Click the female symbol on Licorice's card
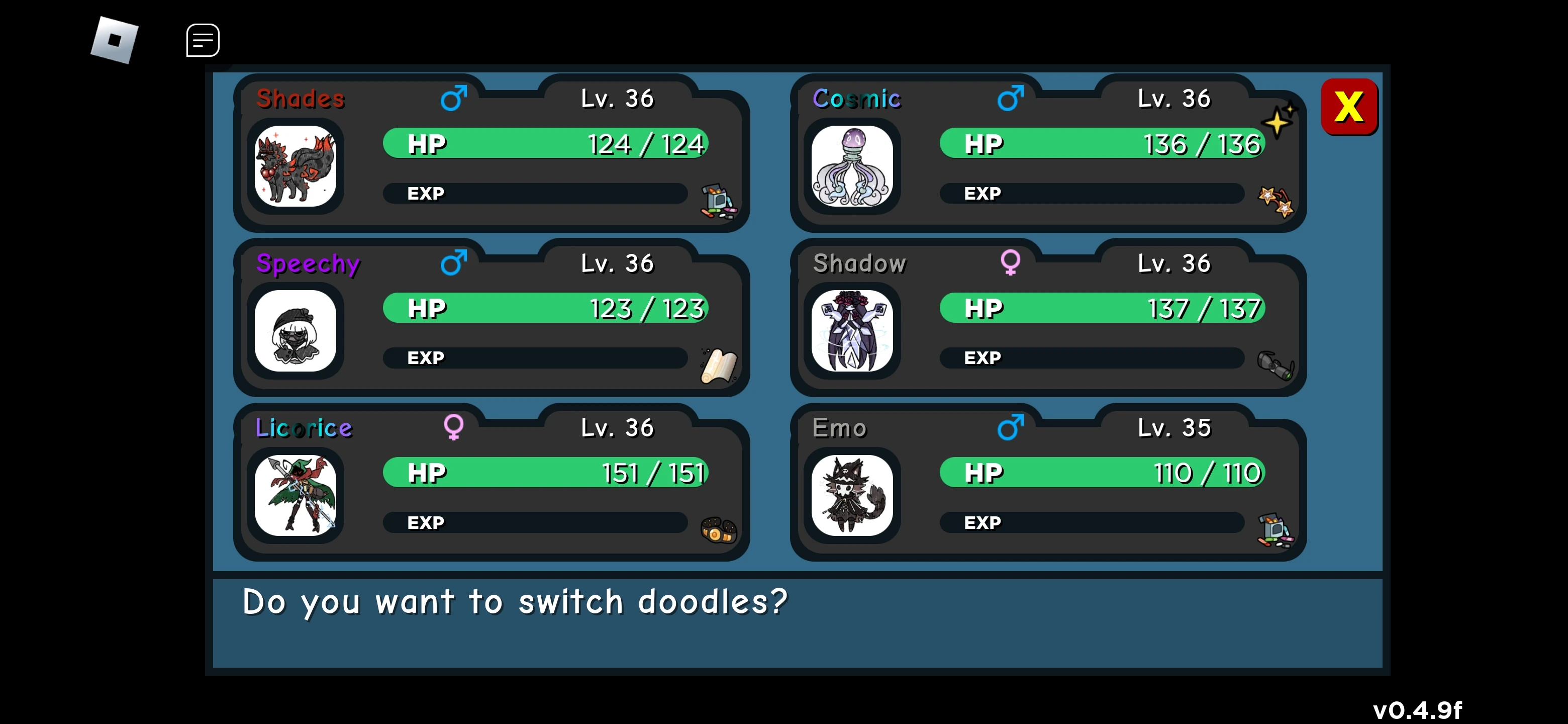Screen dimensions: 1568x724 (453, 427)
